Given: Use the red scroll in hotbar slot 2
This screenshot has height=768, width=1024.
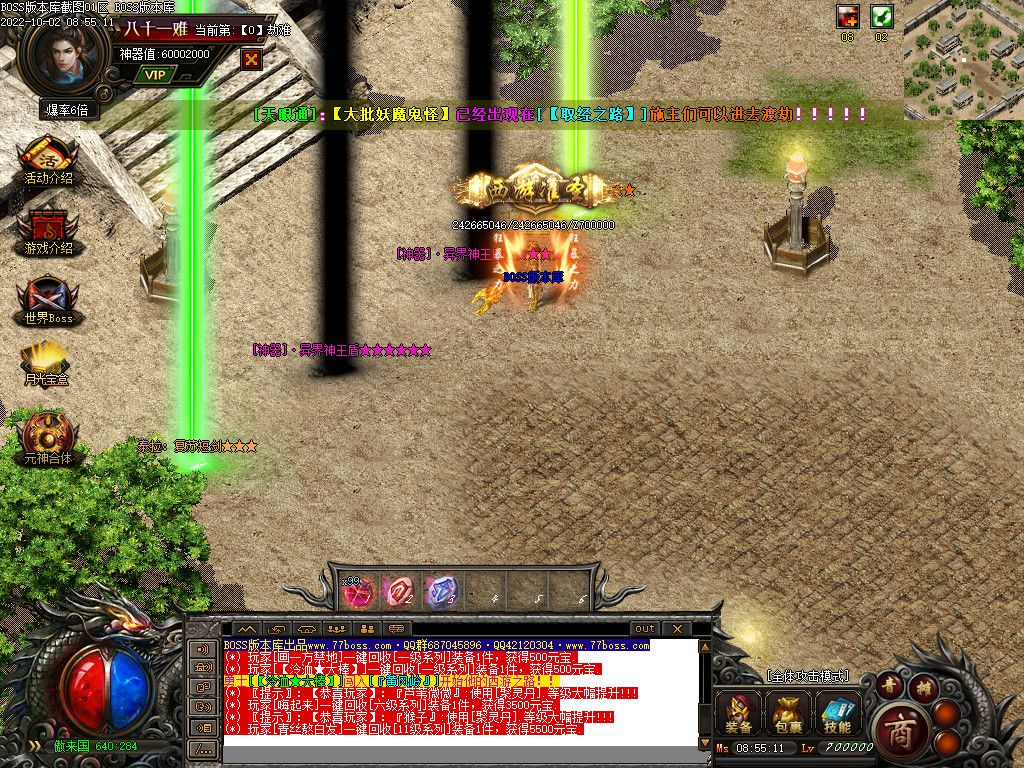Looking at the screenshot, I should pos(399,592).
